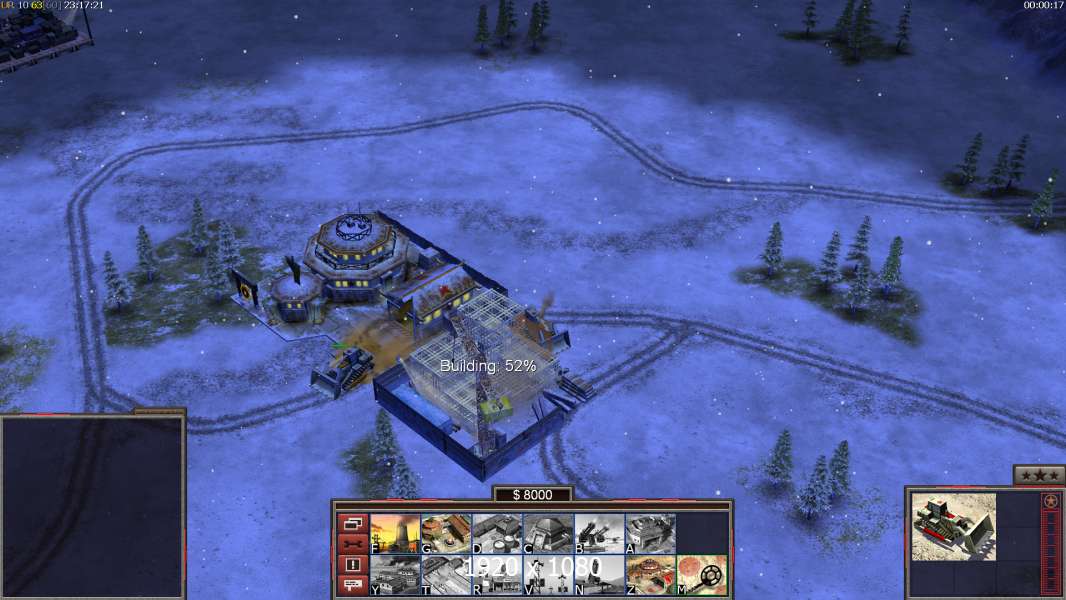Choose the airfield build icon (Y)
Viewport: 1066px width, 600px height.
395,575
